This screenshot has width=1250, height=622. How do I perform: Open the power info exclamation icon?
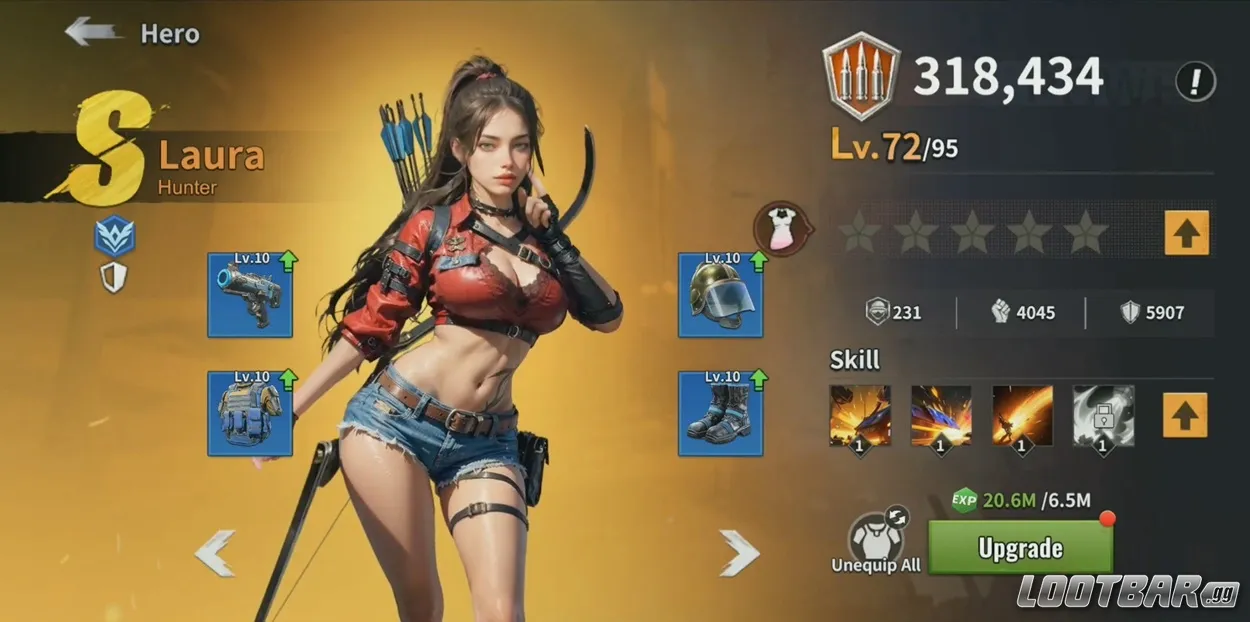1195,80
